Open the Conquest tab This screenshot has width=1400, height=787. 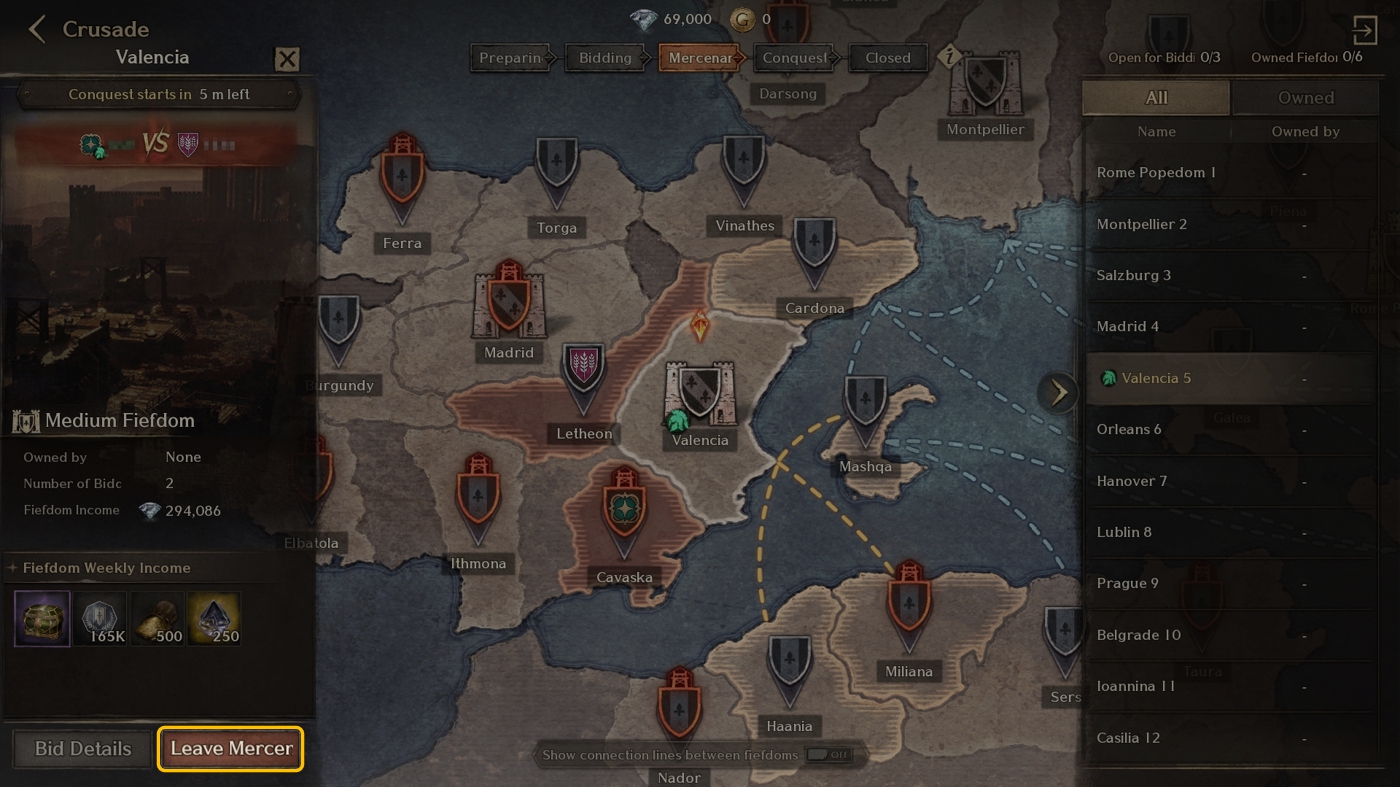coord(793,57)
